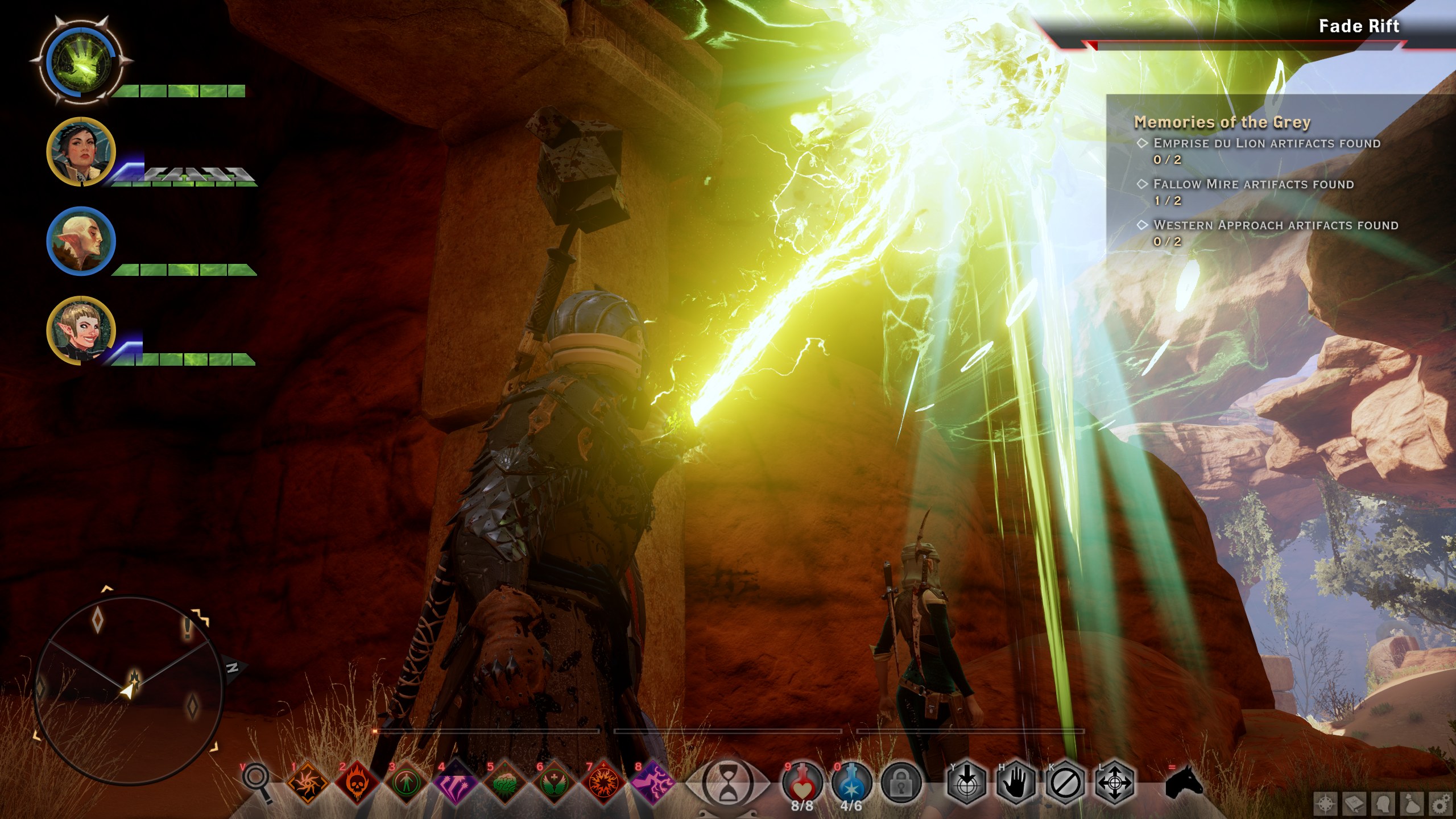This screenshot has height=819, width=1456.
Task: Open the gear settings menu
Action: tap(1440, 804)
